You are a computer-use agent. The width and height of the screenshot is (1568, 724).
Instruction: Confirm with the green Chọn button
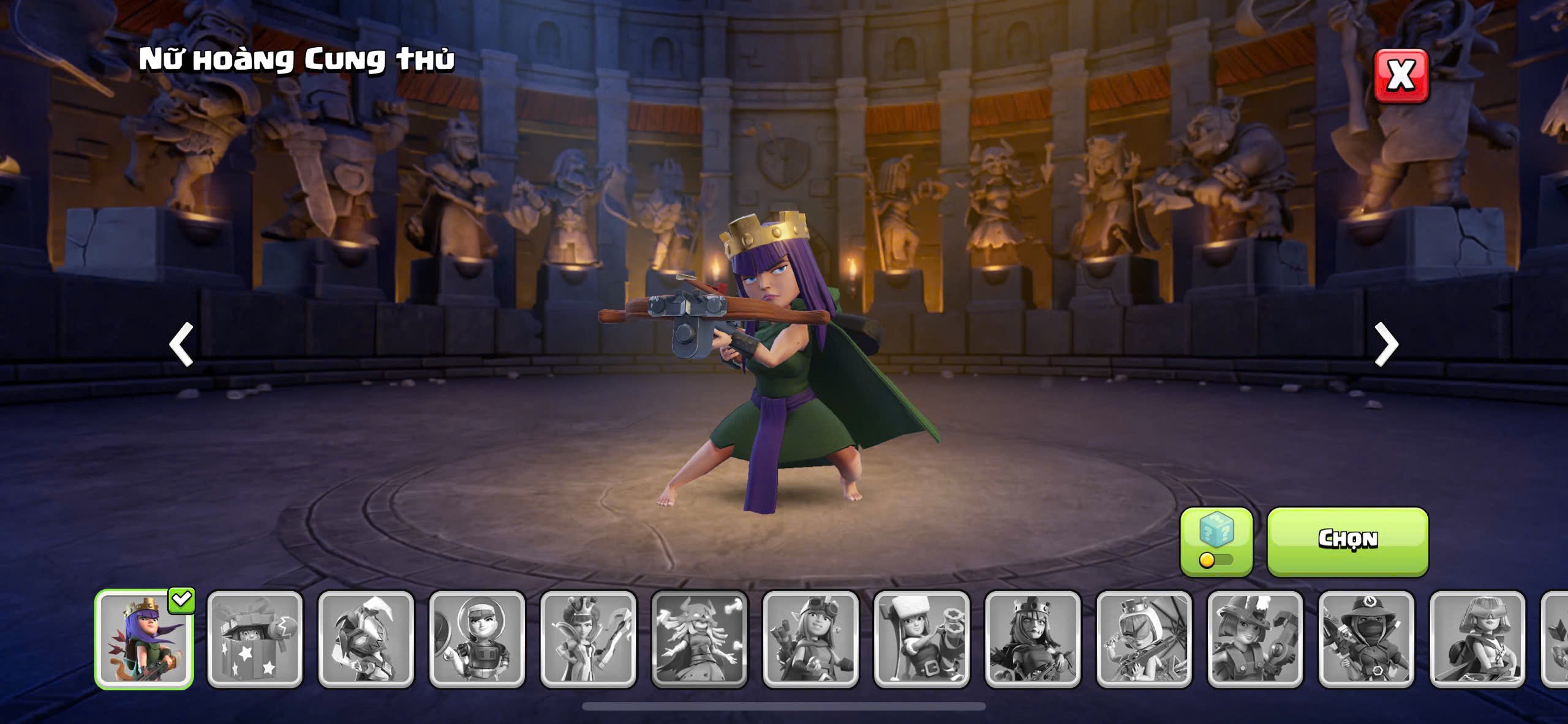pyautogui.click(x=1347, y=540)
